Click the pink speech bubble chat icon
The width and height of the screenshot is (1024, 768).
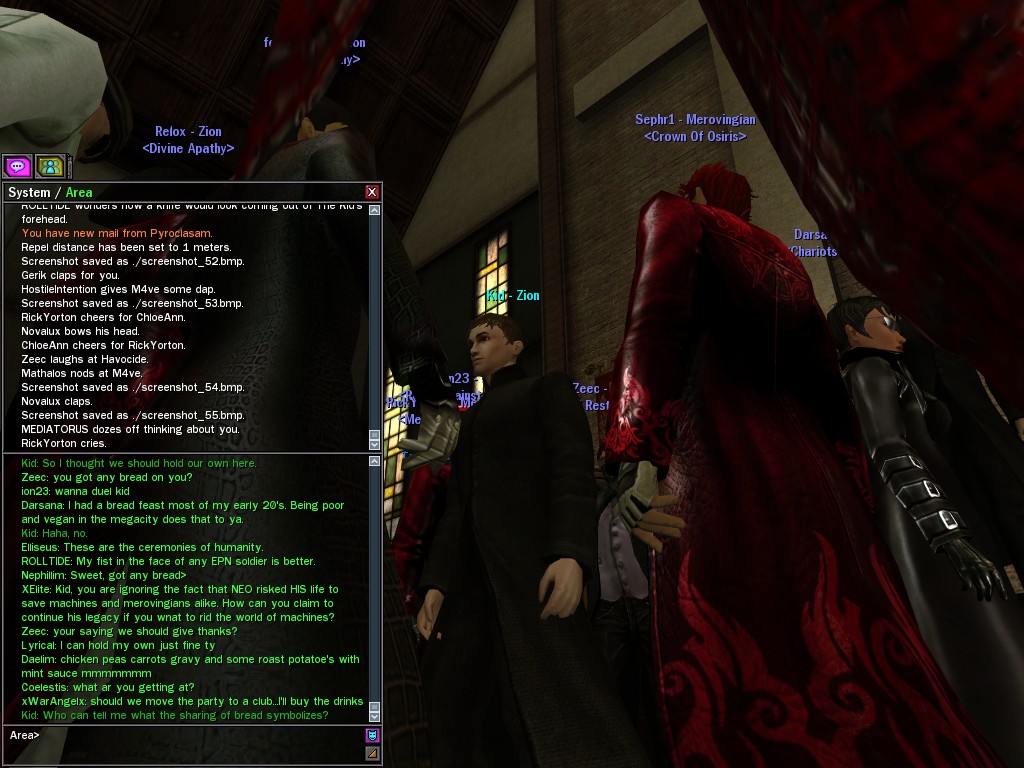tap(17, 166)
